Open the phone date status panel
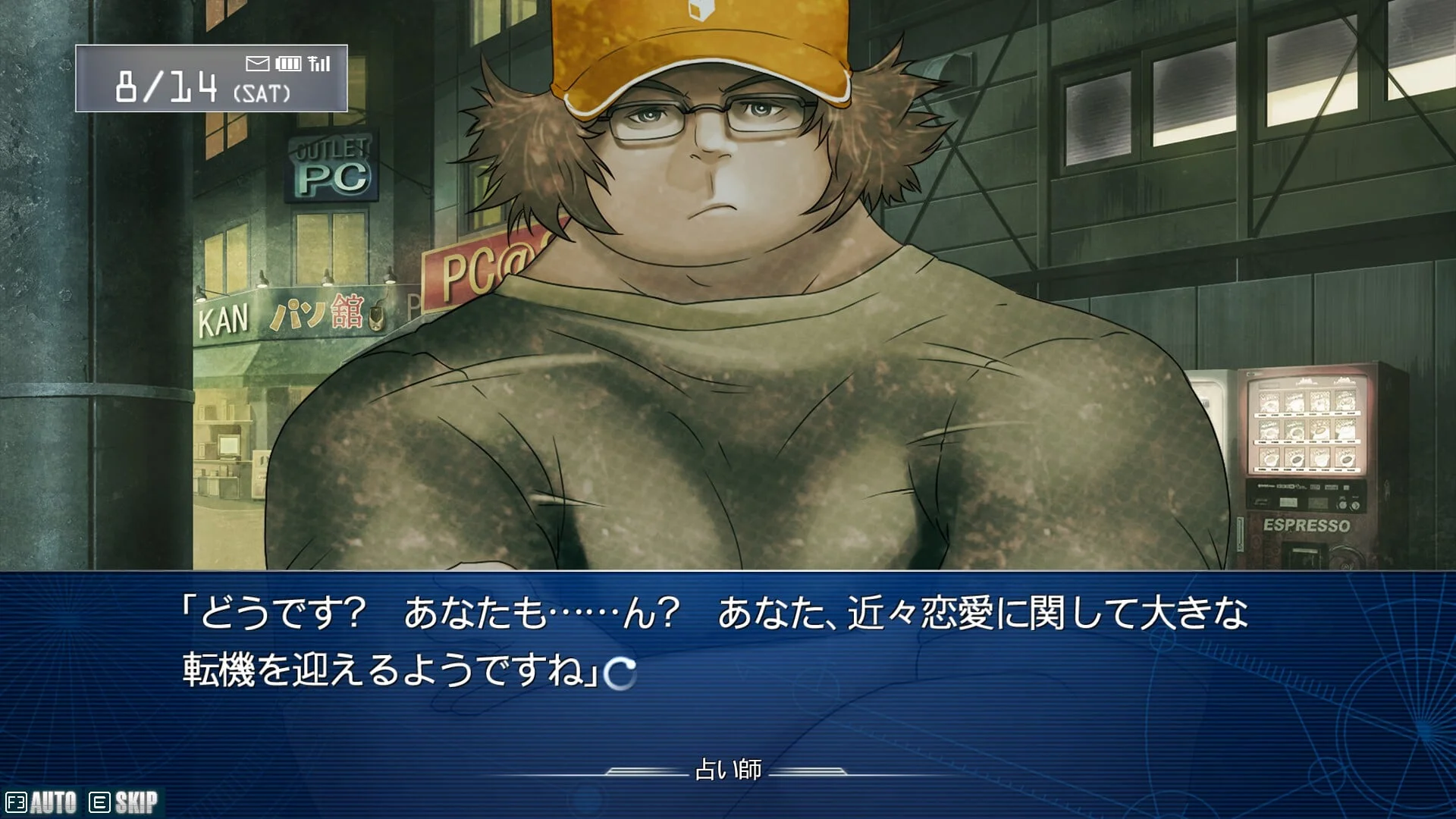The width and height of the screenshot is (1456, 819). 211,78
